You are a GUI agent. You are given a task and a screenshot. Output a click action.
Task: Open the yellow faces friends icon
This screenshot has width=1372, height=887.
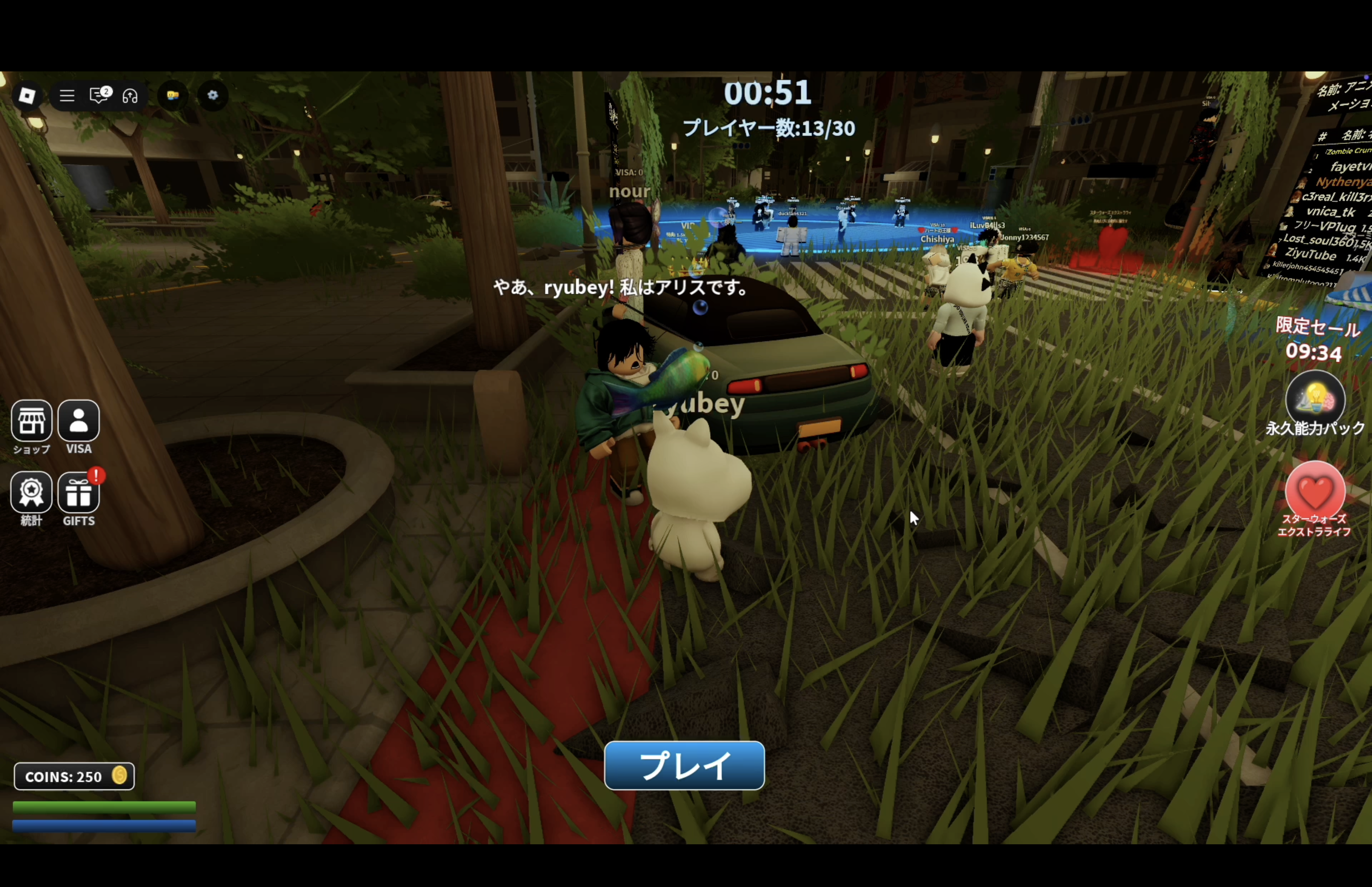pos(173,96)
